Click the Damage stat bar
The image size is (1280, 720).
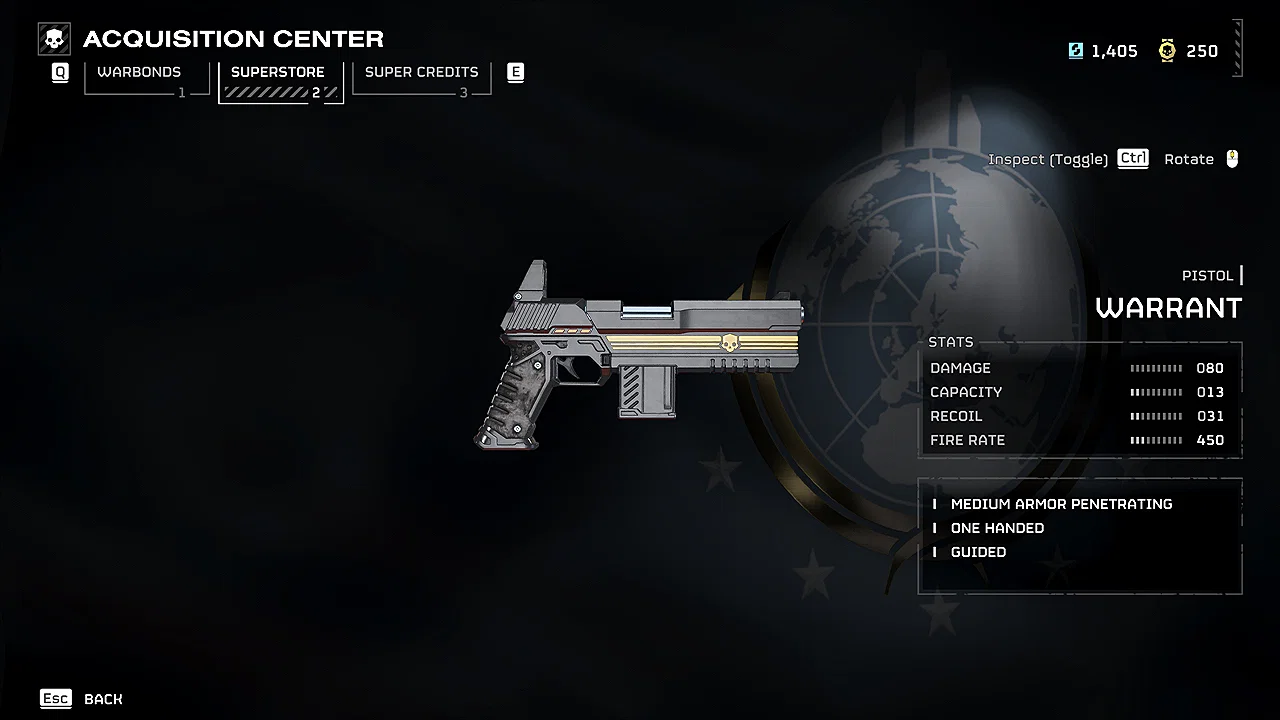[1156, 368]
